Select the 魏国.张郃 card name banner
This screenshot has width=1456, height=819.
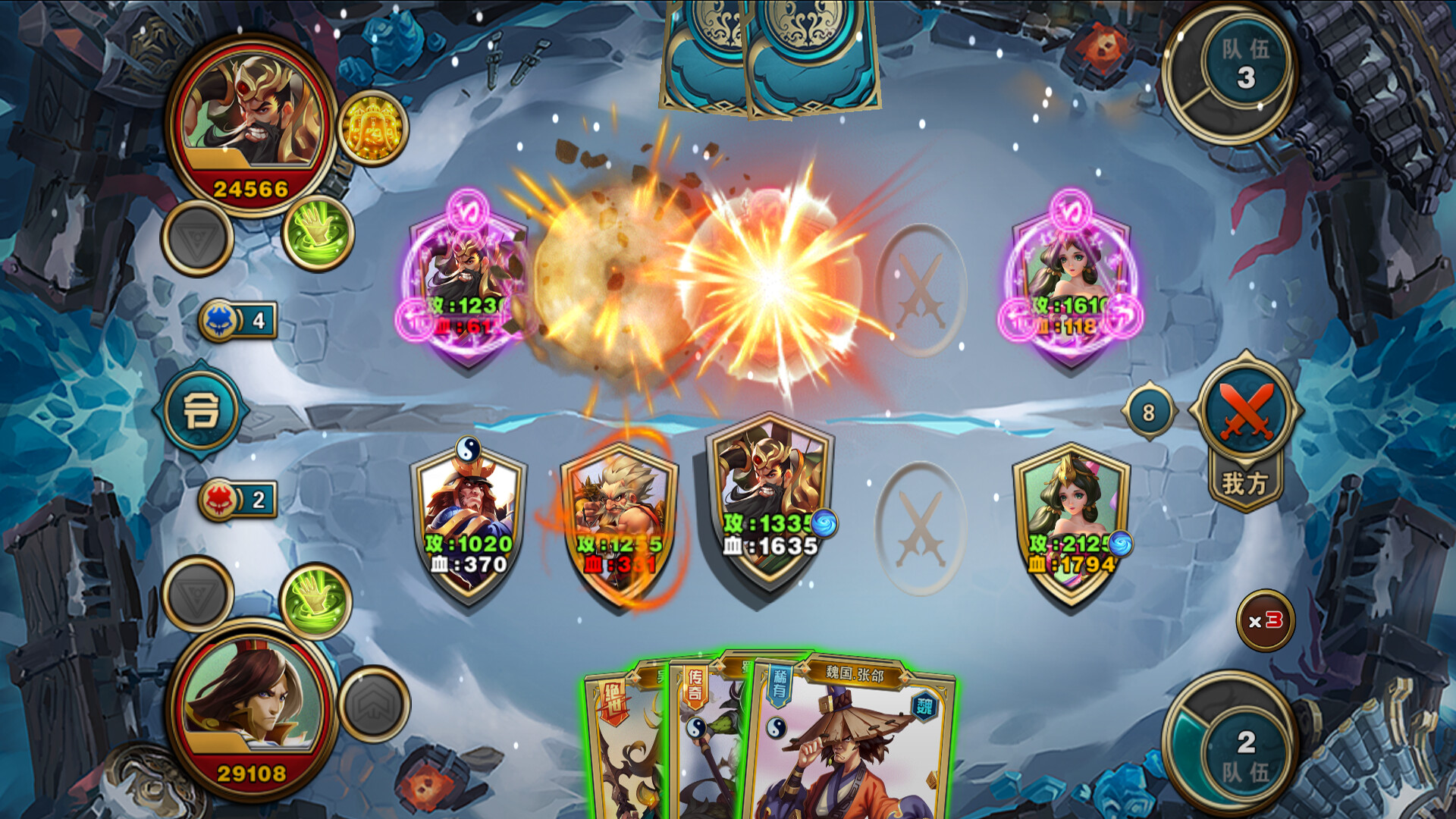853,672
